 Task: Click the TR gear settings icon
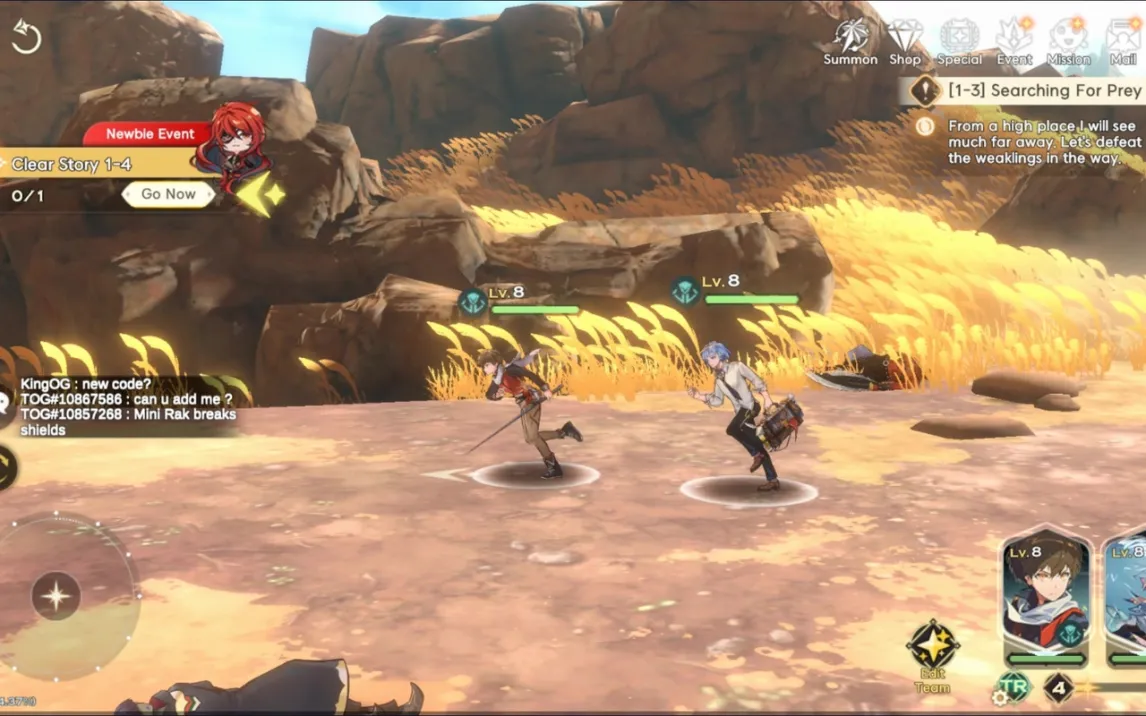point(1011,688)
